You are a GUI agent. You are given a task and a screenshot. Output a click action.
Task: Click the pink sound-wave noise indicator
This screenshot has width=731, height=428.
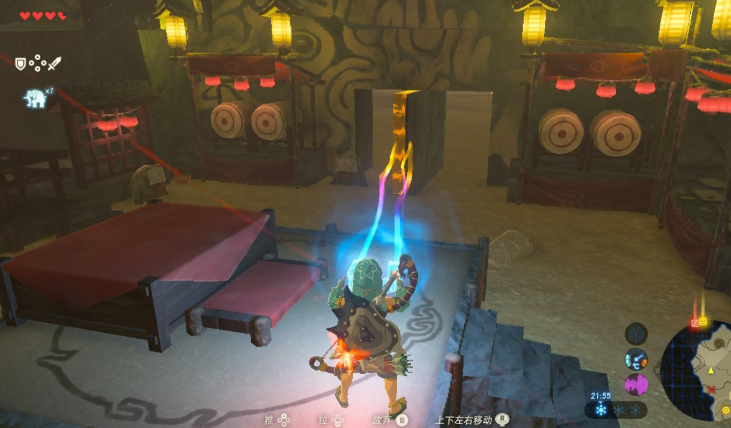636,384
